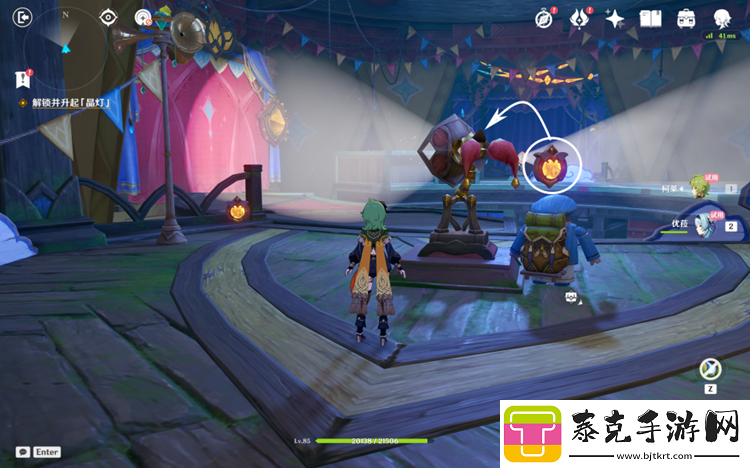Open the open-book handbook icon
The width and height of the screenshot is (750, 468).
[x=651, y=18]
